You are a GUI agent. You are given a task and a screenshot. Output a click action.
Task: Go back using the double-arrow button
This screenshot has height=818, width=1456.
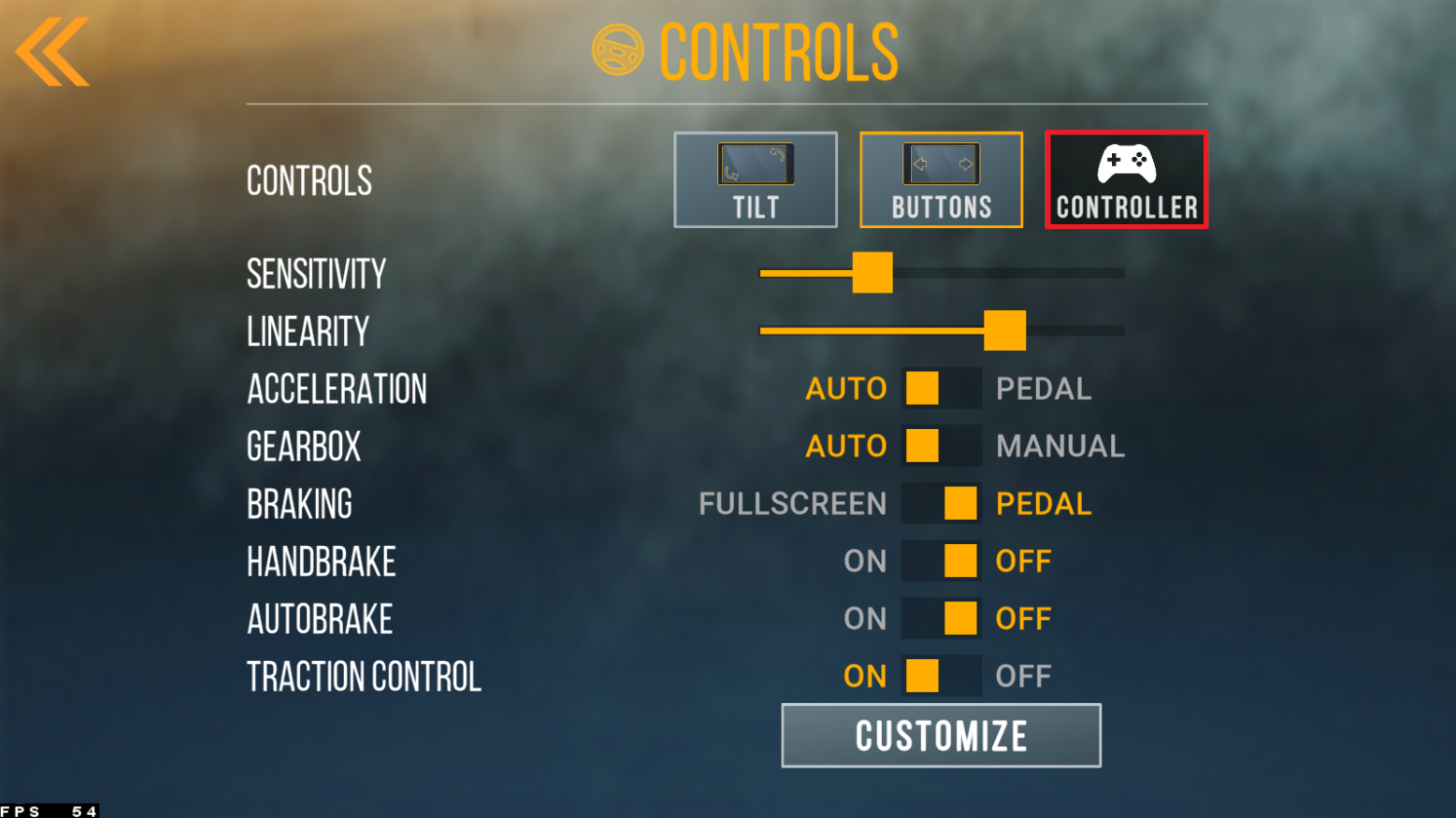(x=53, y=53)
